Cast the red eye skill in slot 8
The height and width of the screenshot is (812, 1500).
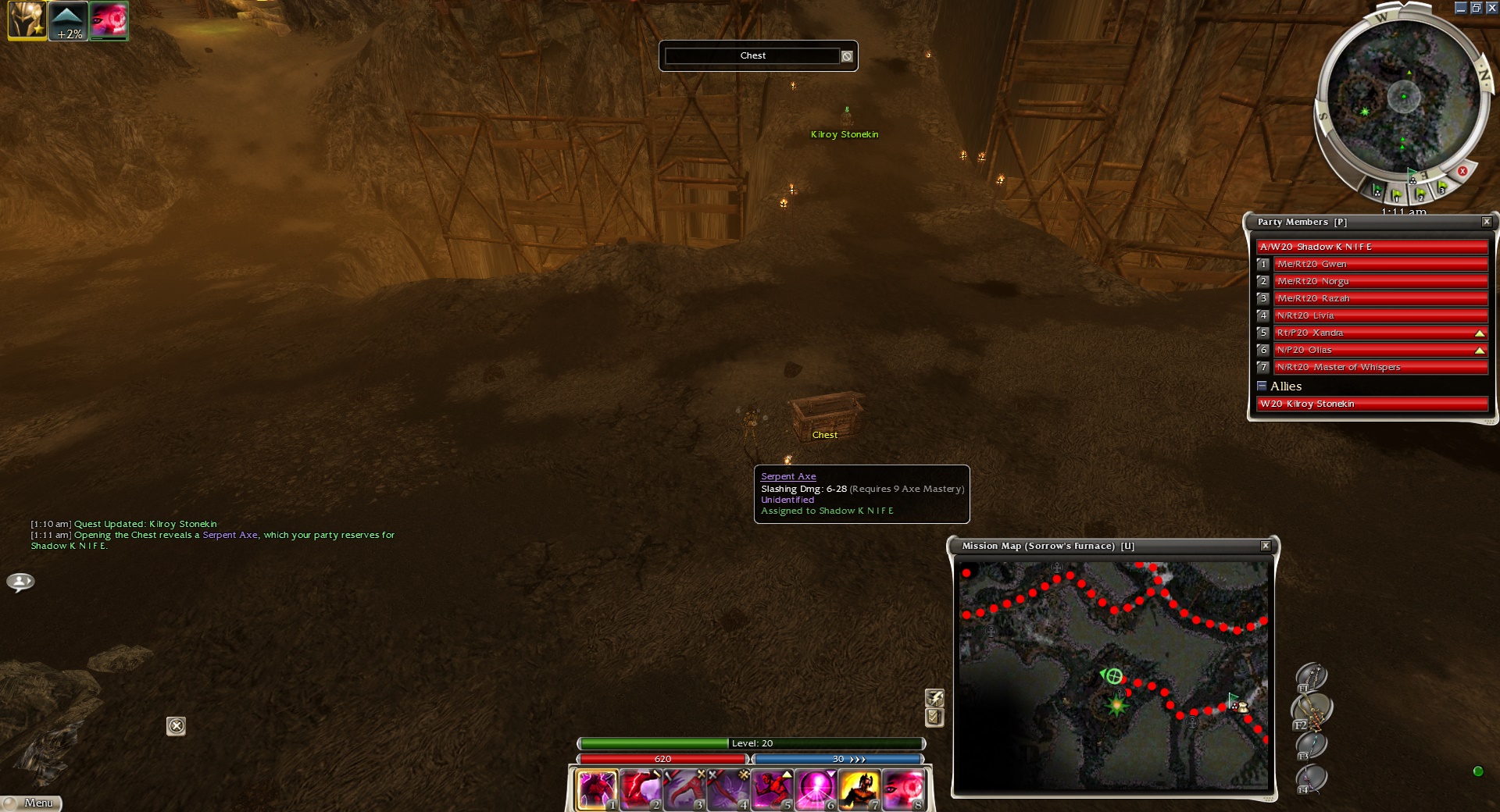(903, 789)
